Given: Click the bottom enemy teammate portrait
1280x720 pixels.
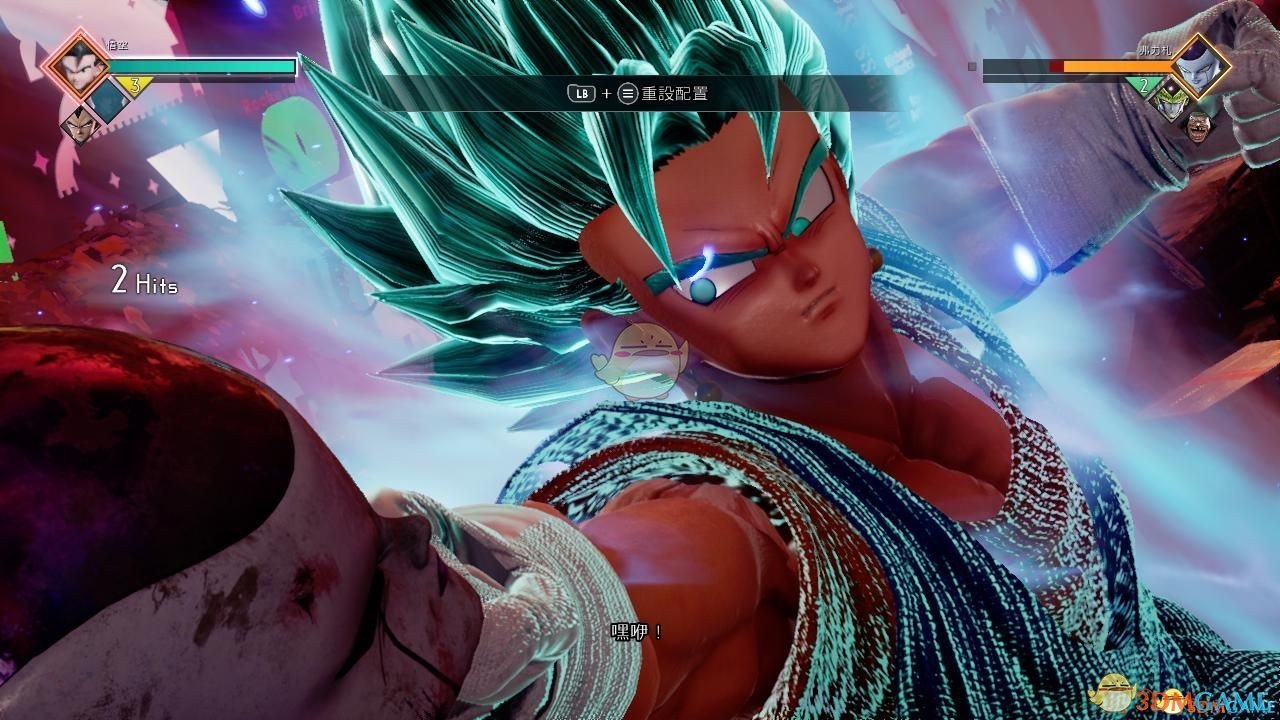Looking at the screenshot, I should point(1199,126).
